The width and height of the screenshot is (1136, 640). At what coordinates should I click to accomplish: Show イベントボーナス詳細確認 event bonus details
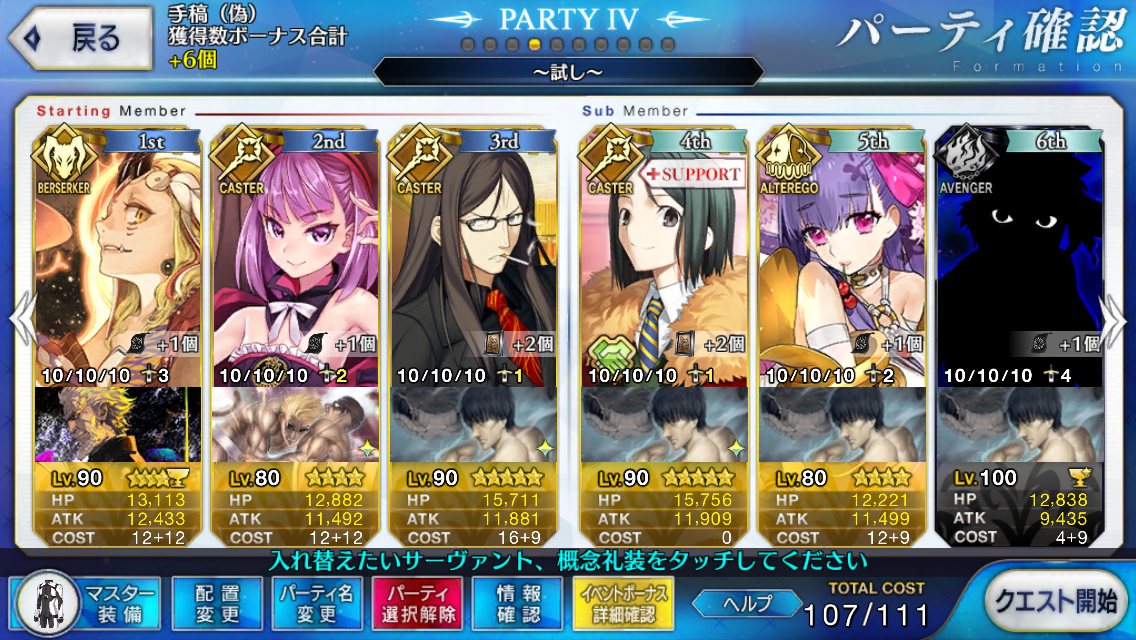point(621,601)
